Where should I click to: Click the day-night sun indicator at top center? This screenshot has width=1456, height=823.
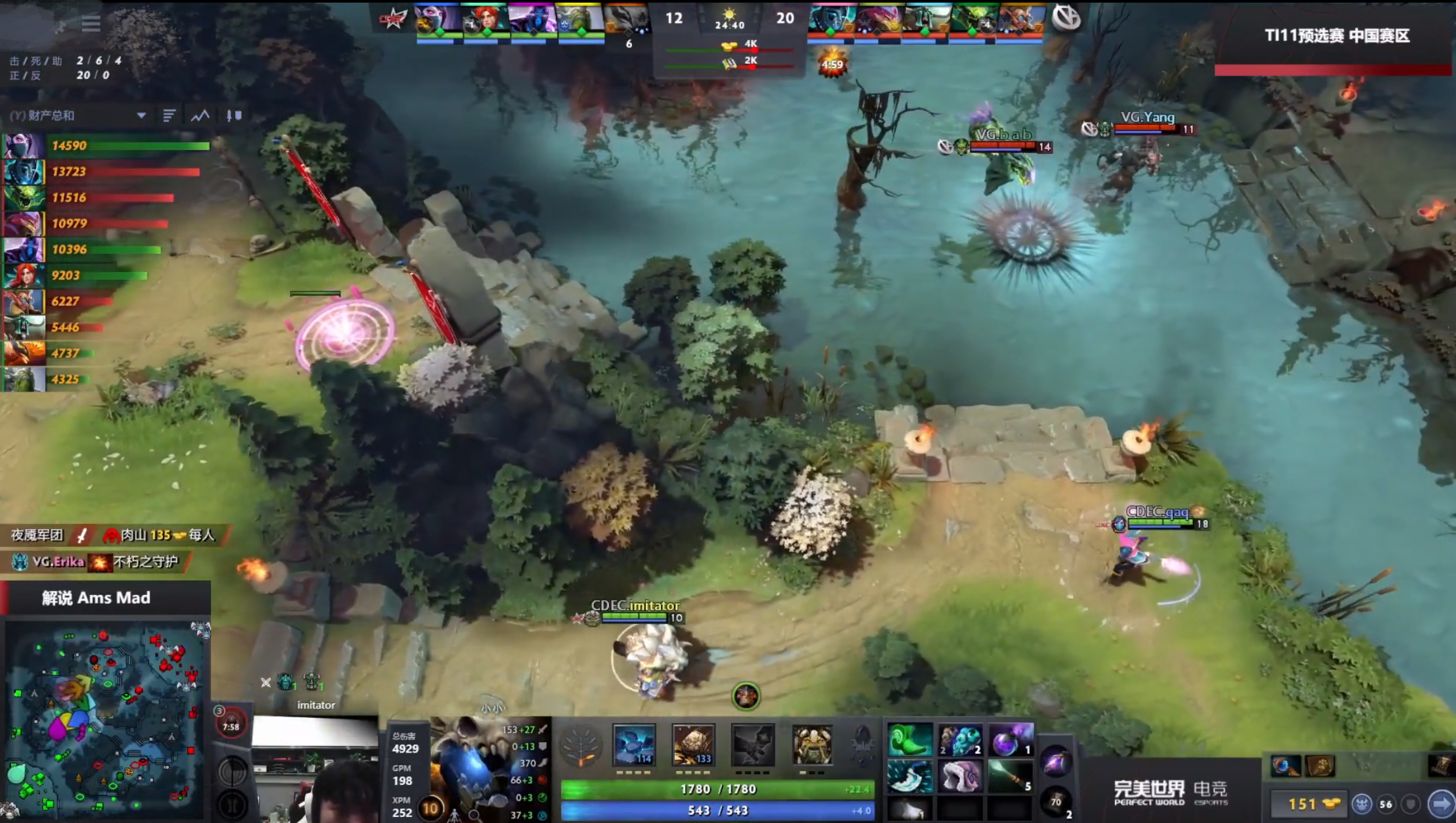coord(730,14)
